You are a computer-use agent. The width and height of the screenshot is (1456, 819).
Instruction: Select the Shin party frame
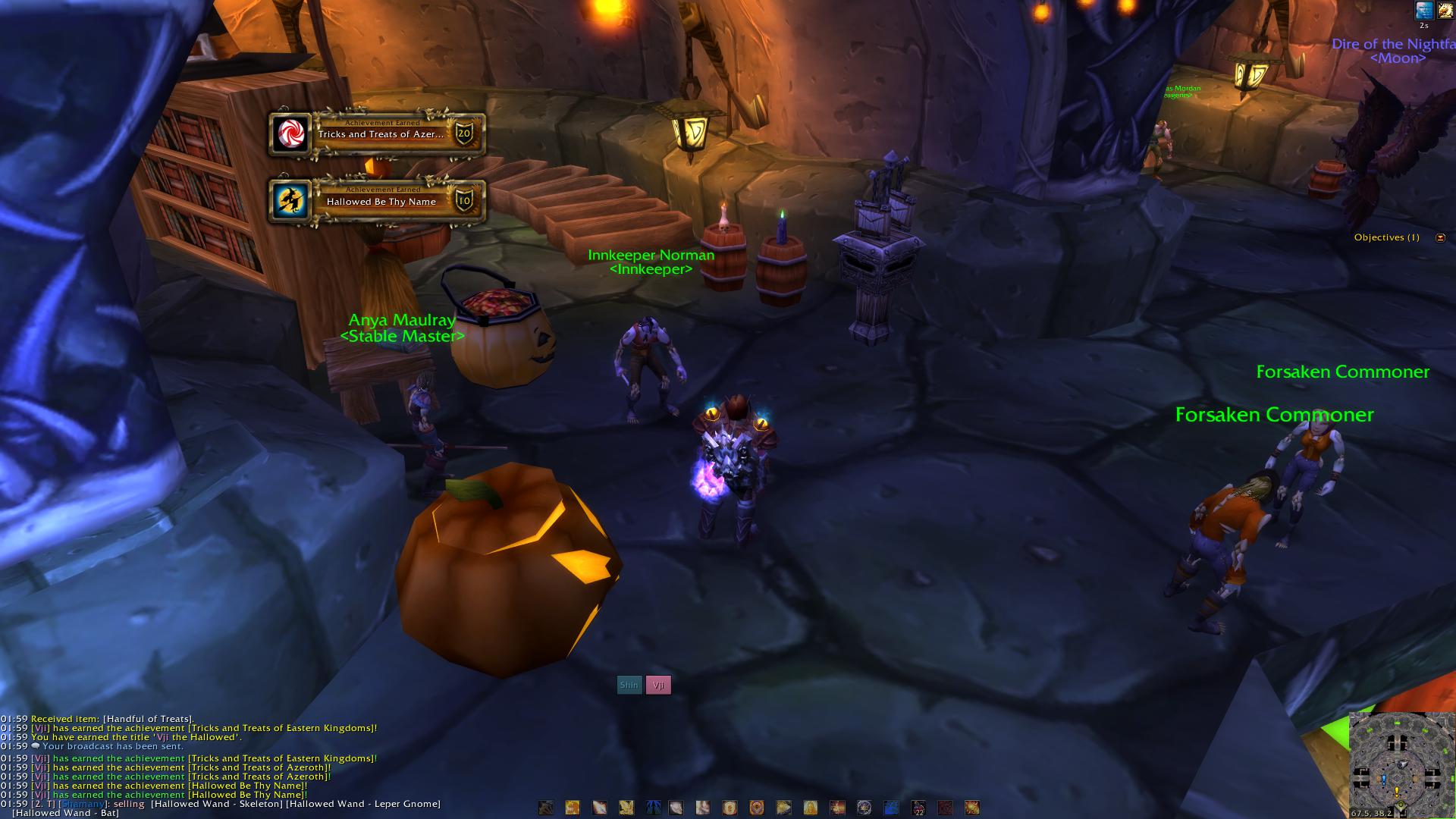[x=629, y=685]
